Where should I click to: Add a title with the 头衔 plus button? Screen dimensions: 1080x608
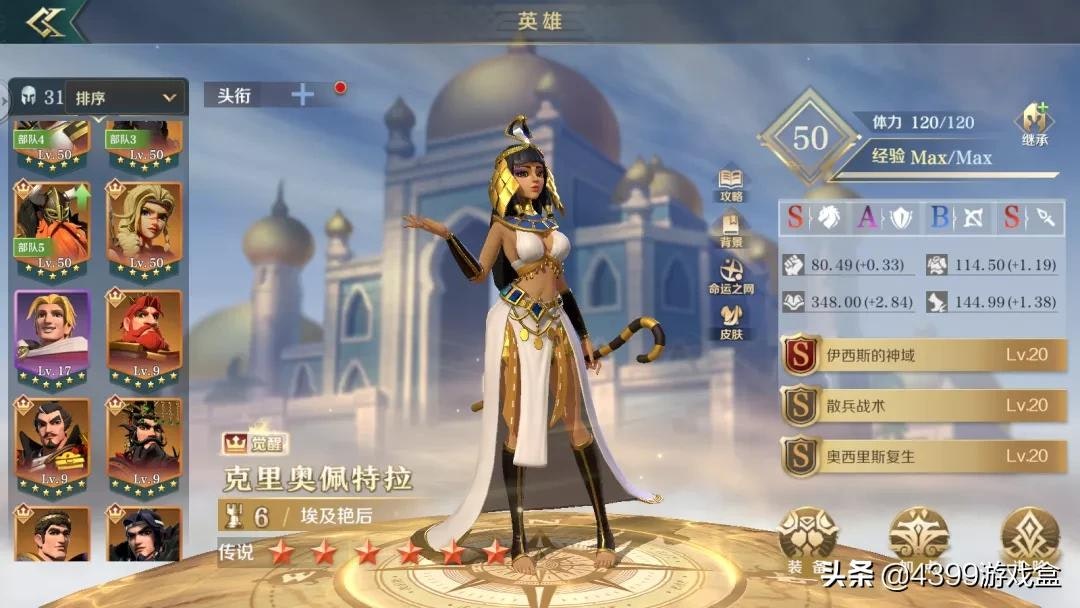pos(302,95)
